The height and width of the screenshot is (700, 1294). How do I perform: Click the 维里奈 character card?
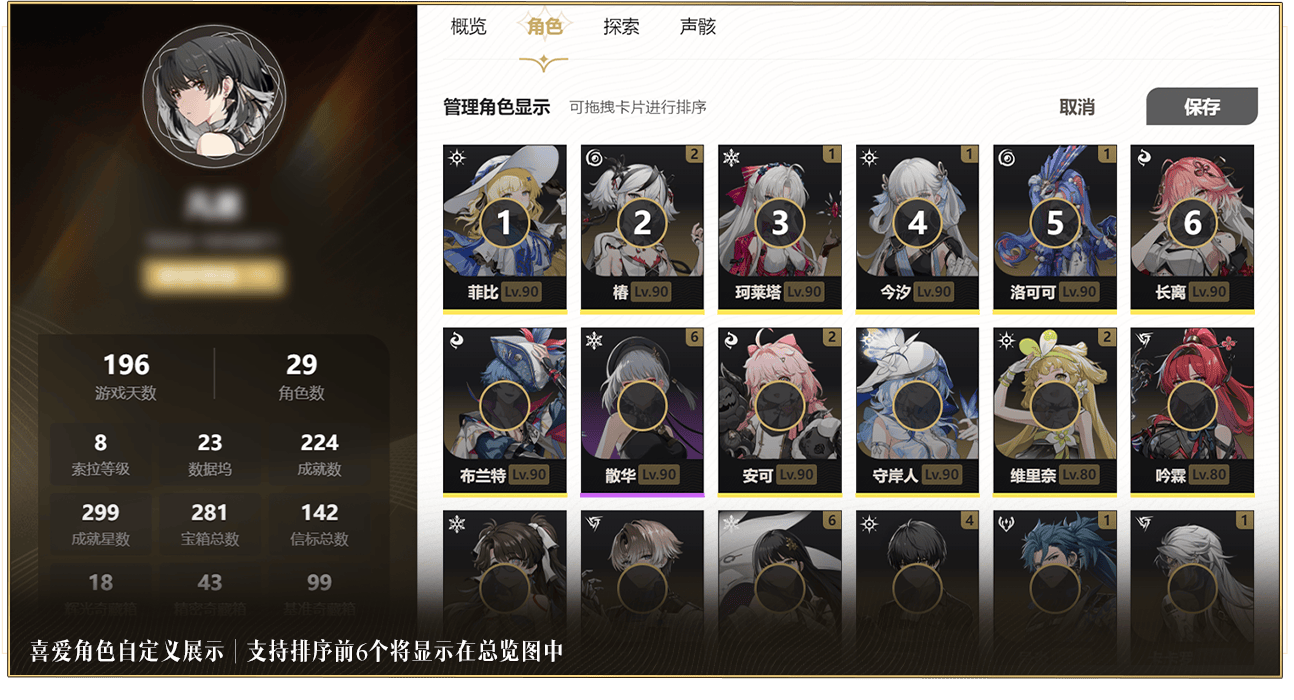pos(1055,410)
